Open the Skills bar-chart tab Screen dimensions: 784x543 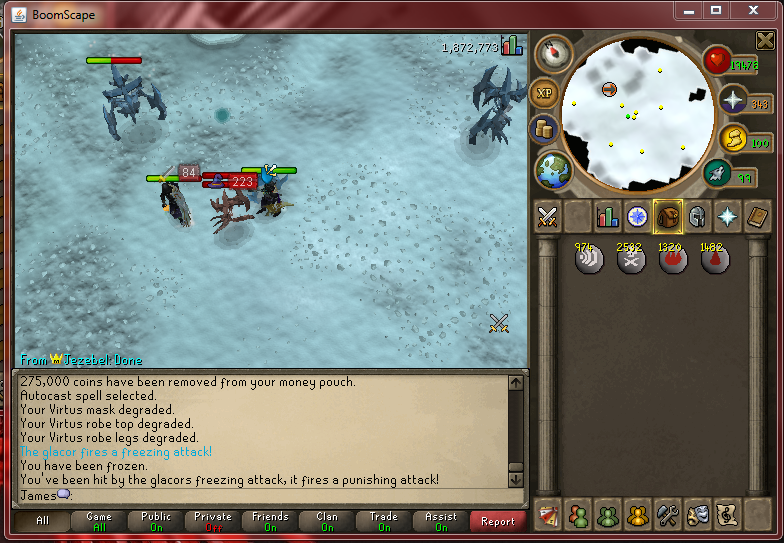607,216
